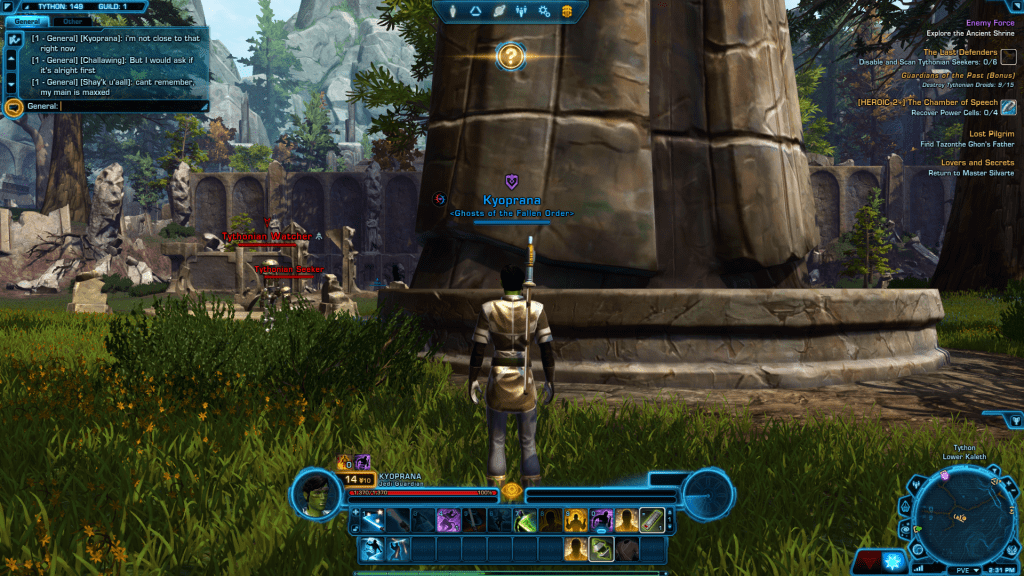Activate the lightsaber strike ability in slot one
The height and width of the screenshot is (576, 1024).
(372, 520)
